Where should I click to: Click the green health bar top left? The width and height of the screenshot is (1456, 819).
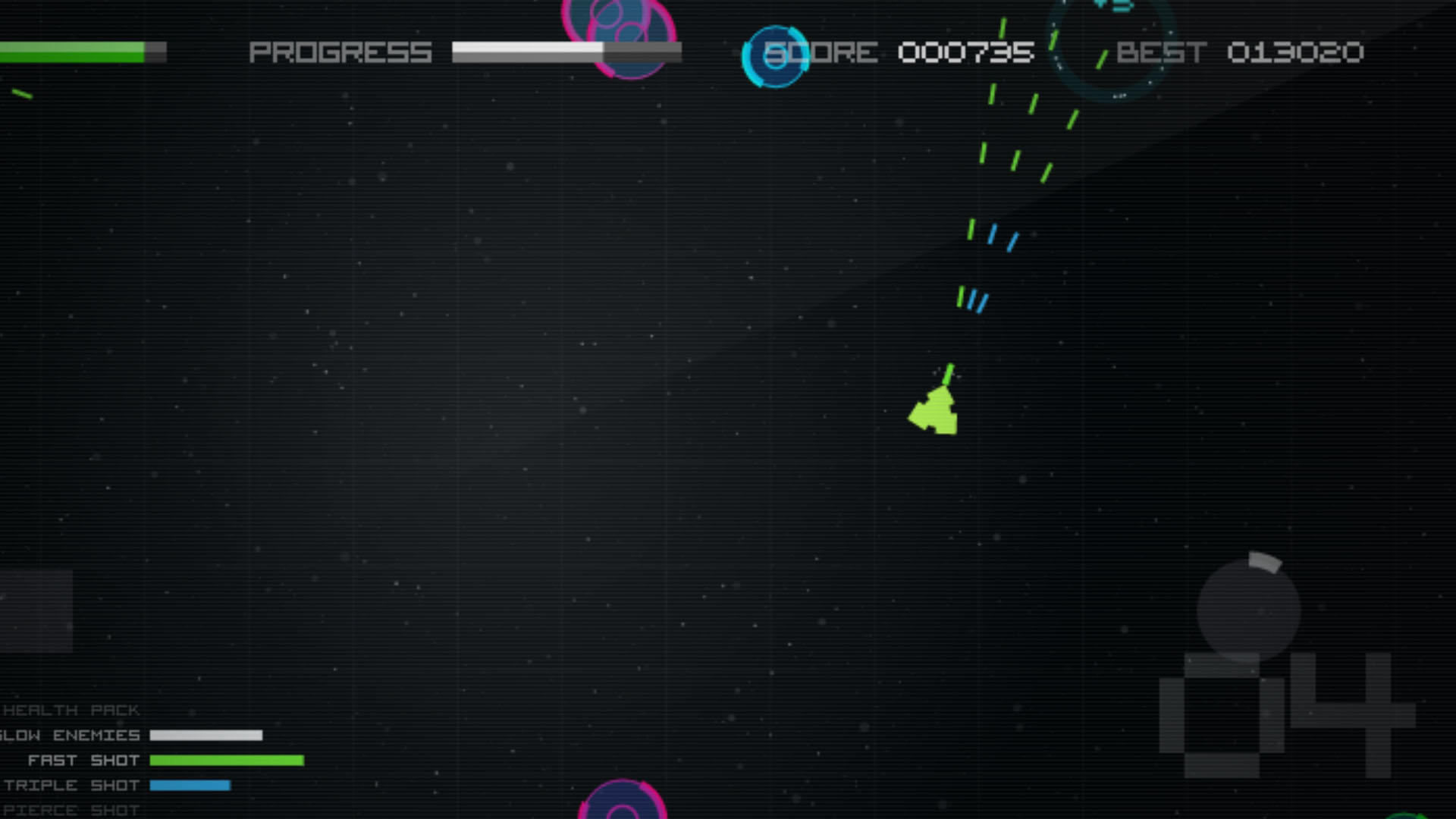pos(72,51)
